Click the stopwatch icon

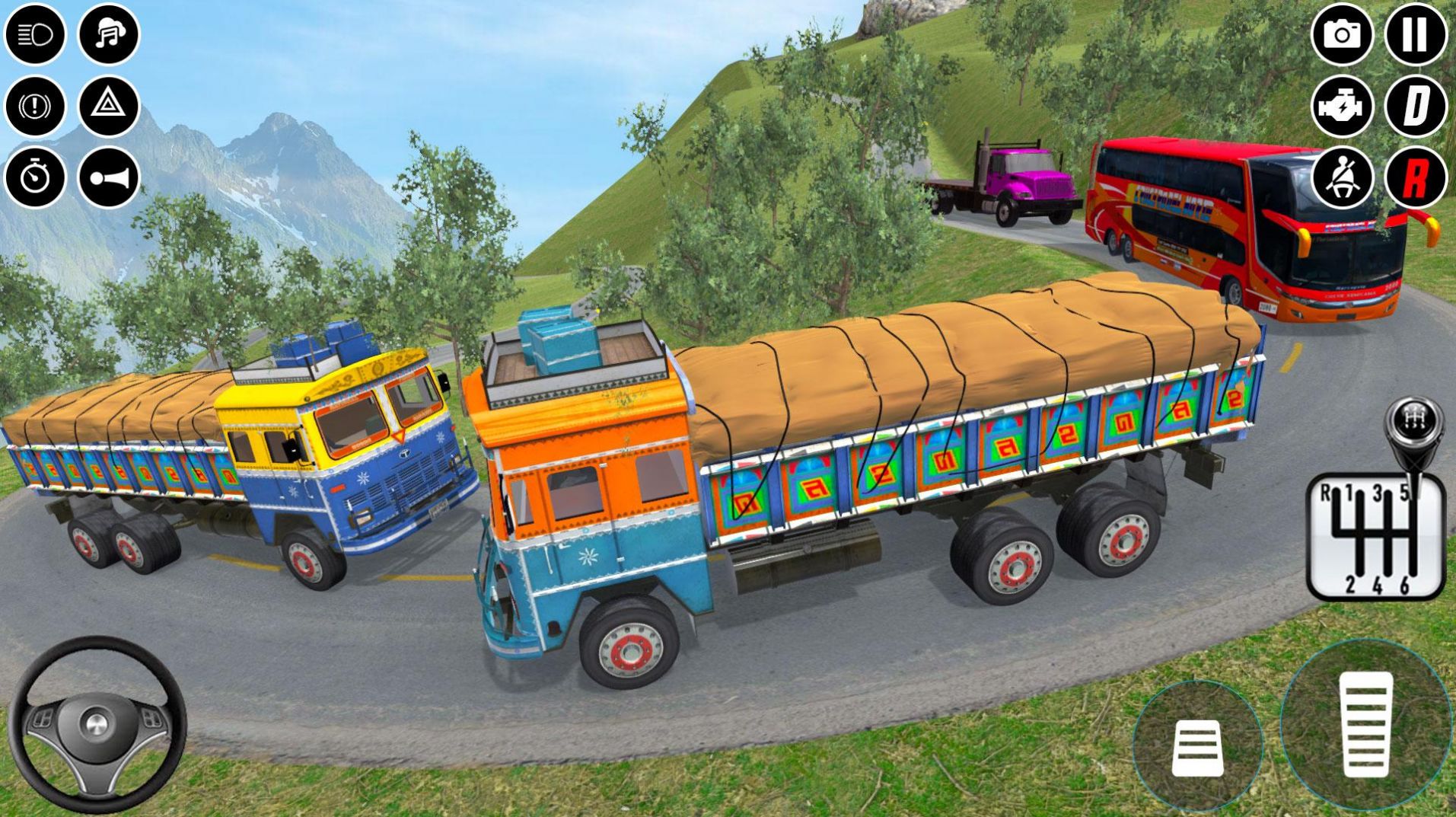pyautogui.click(x=35, y=178)
